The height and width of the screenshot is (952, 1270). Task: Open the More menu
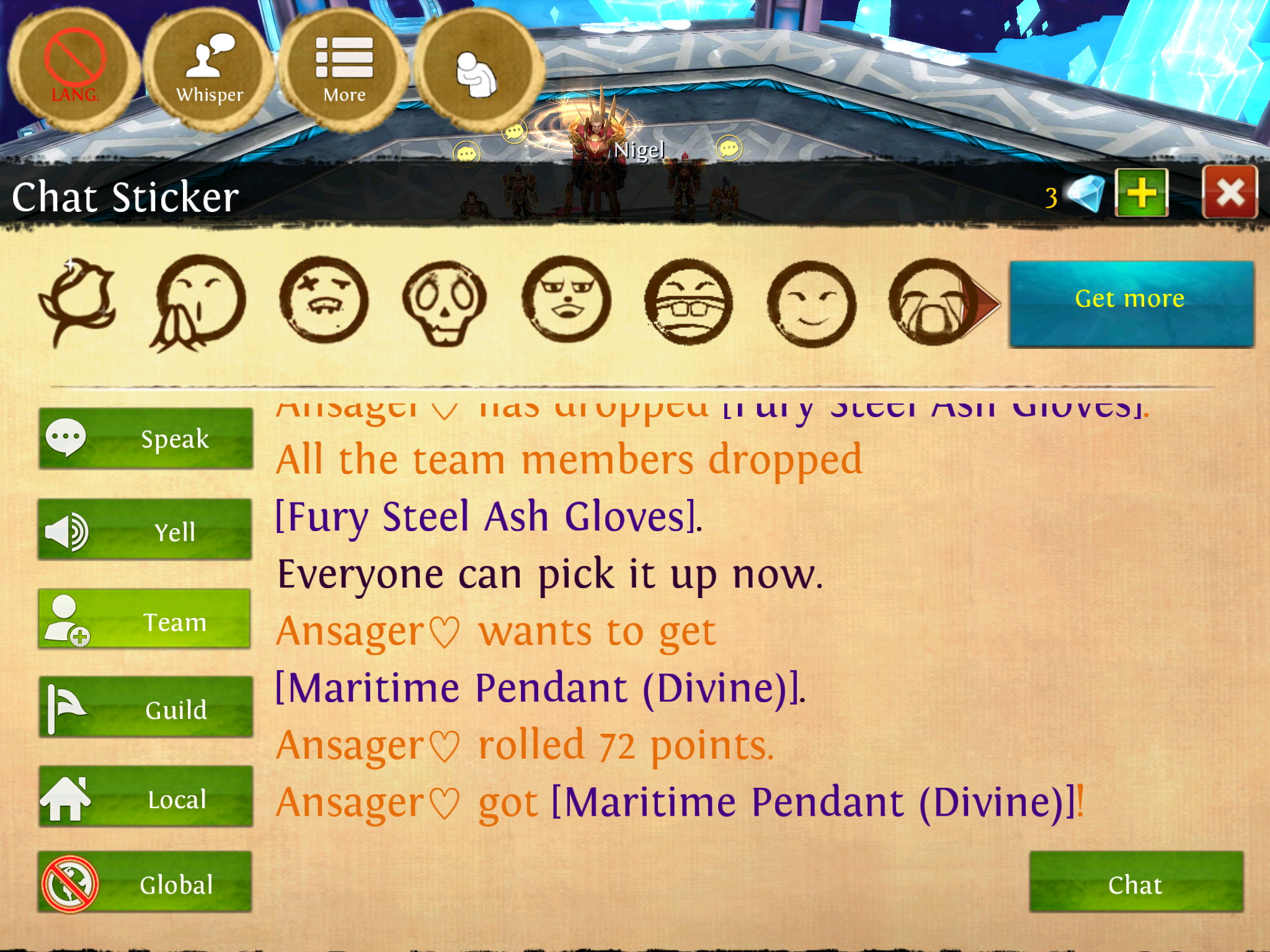click(344, 69)
